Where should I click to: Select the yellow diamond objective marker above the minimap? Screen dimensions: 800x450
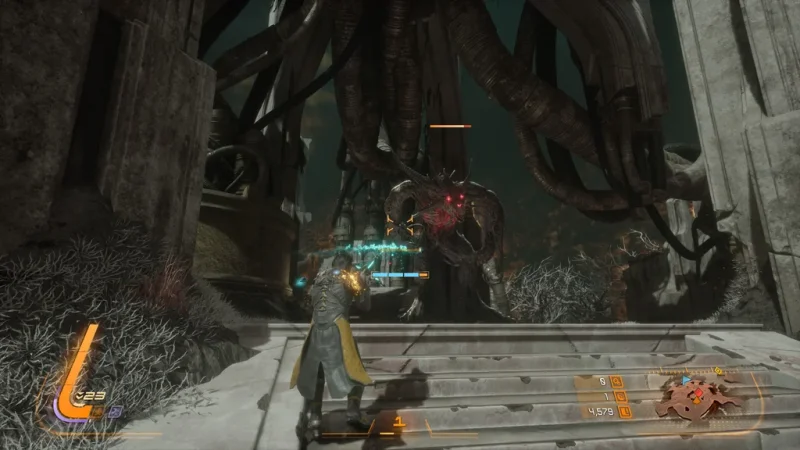click(719, 371)
